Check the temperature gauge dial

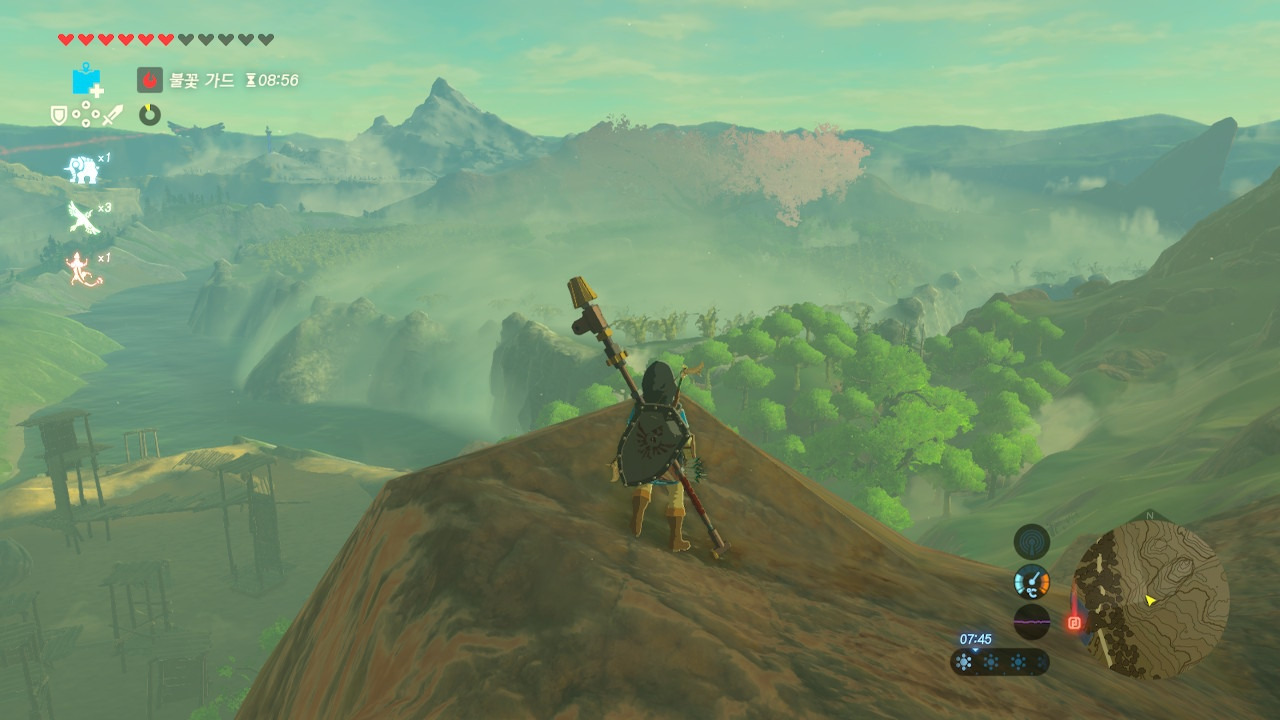tap(1032, 582)
